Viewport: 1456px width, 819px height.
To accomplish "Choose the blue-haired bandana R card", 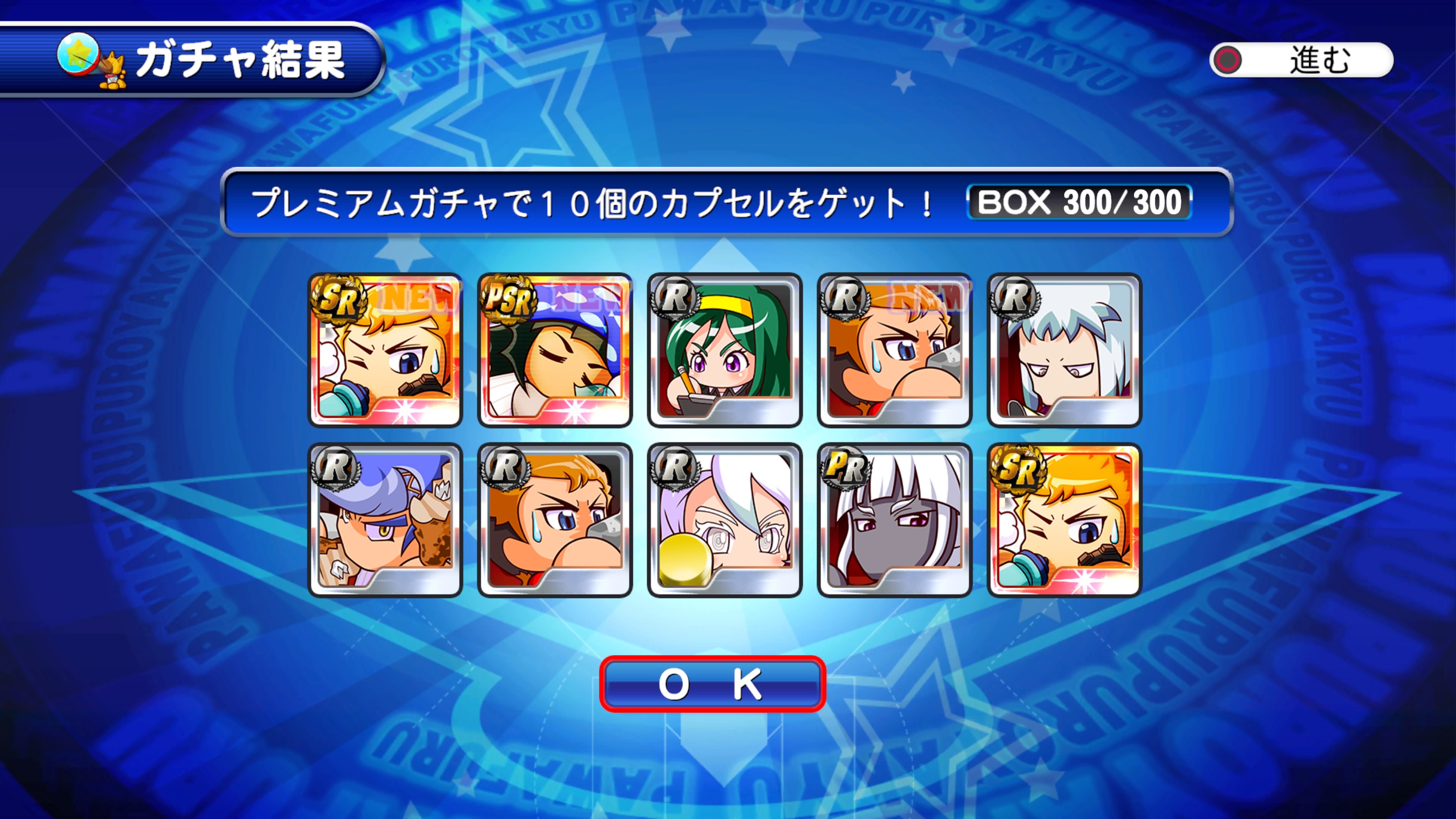I will point(385,520).
